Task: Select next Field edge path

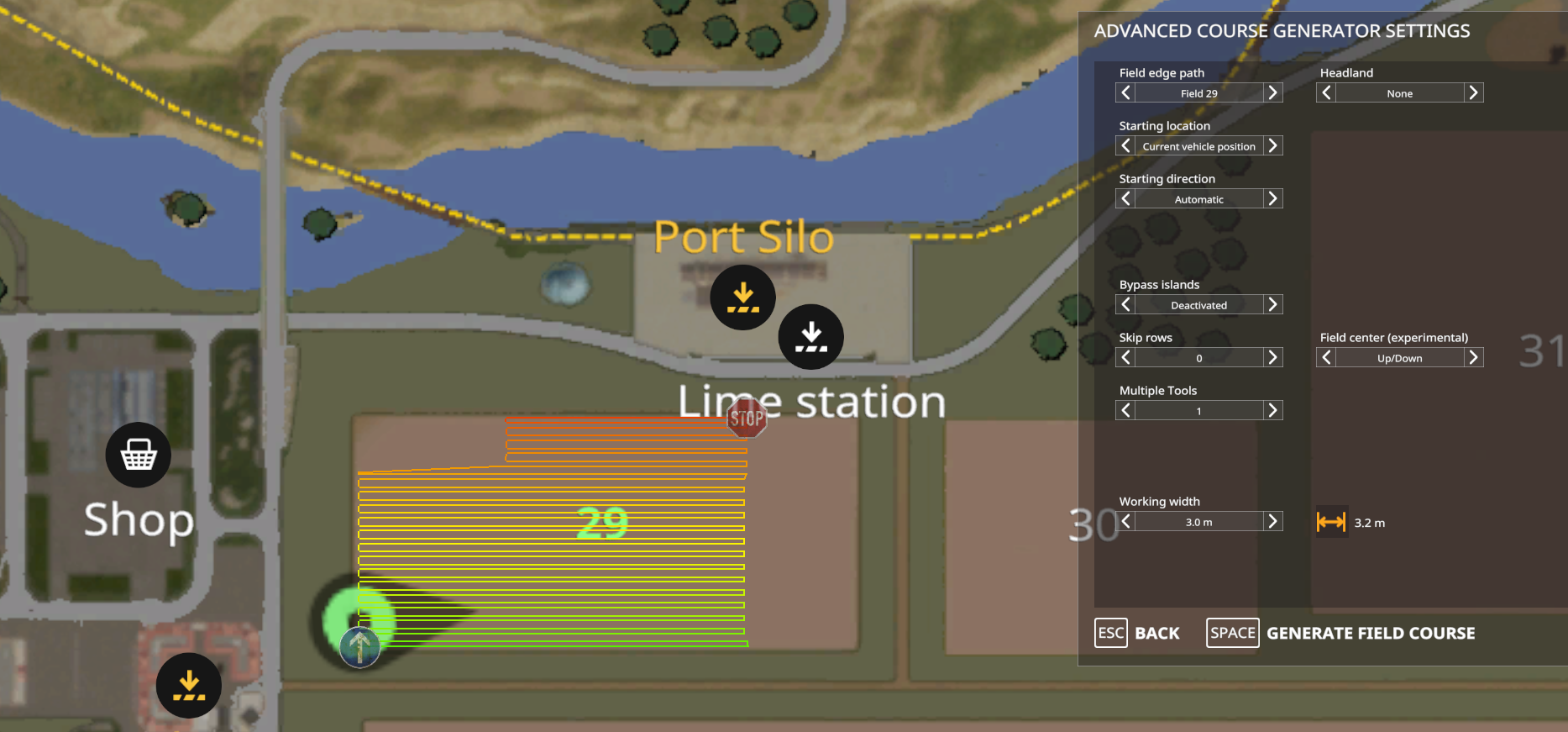Action: click(x=1273, y=92)
